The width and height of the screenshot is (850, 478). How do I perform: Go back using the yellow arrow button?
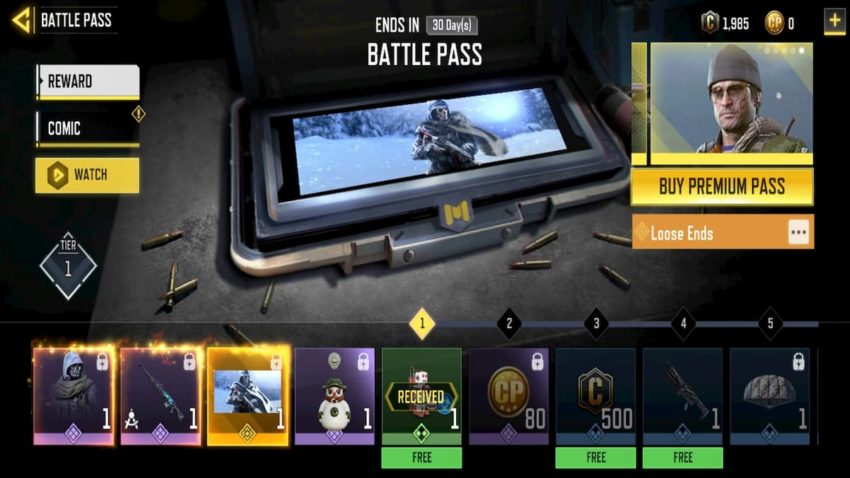21,20
